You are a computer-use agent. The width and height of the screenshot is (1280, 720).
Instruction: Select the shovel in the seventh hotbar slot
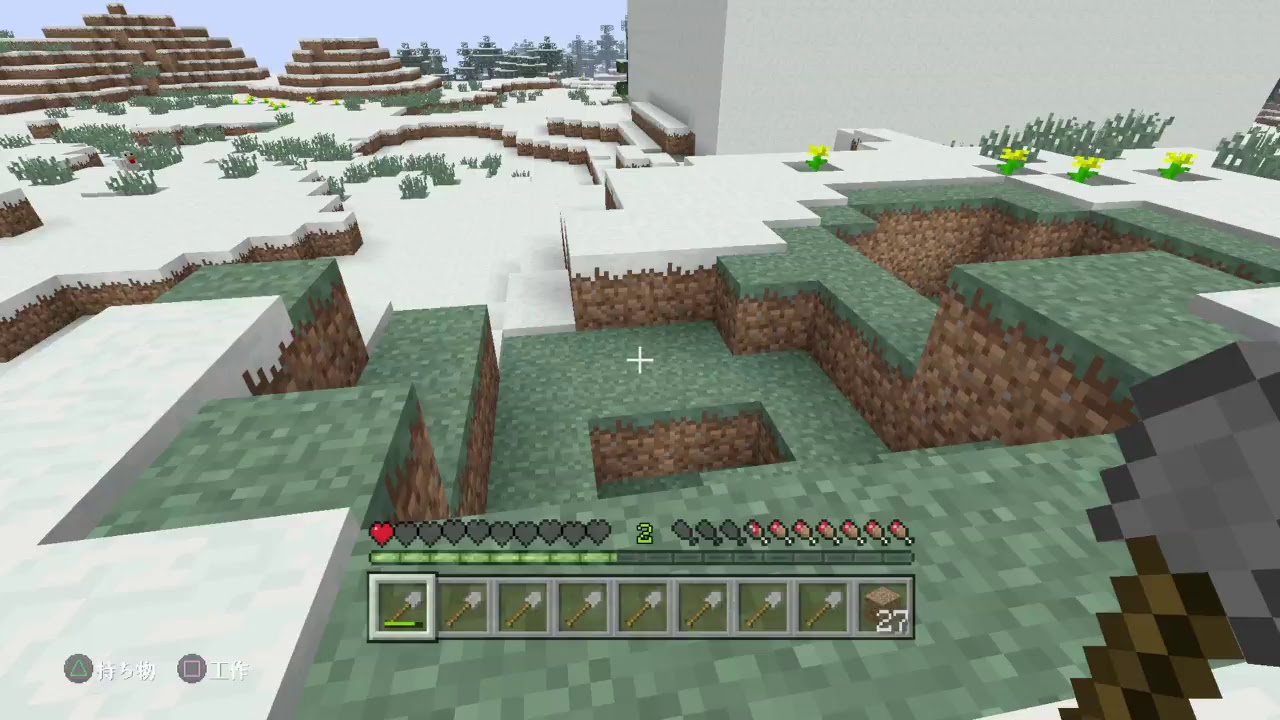(761, 604)
